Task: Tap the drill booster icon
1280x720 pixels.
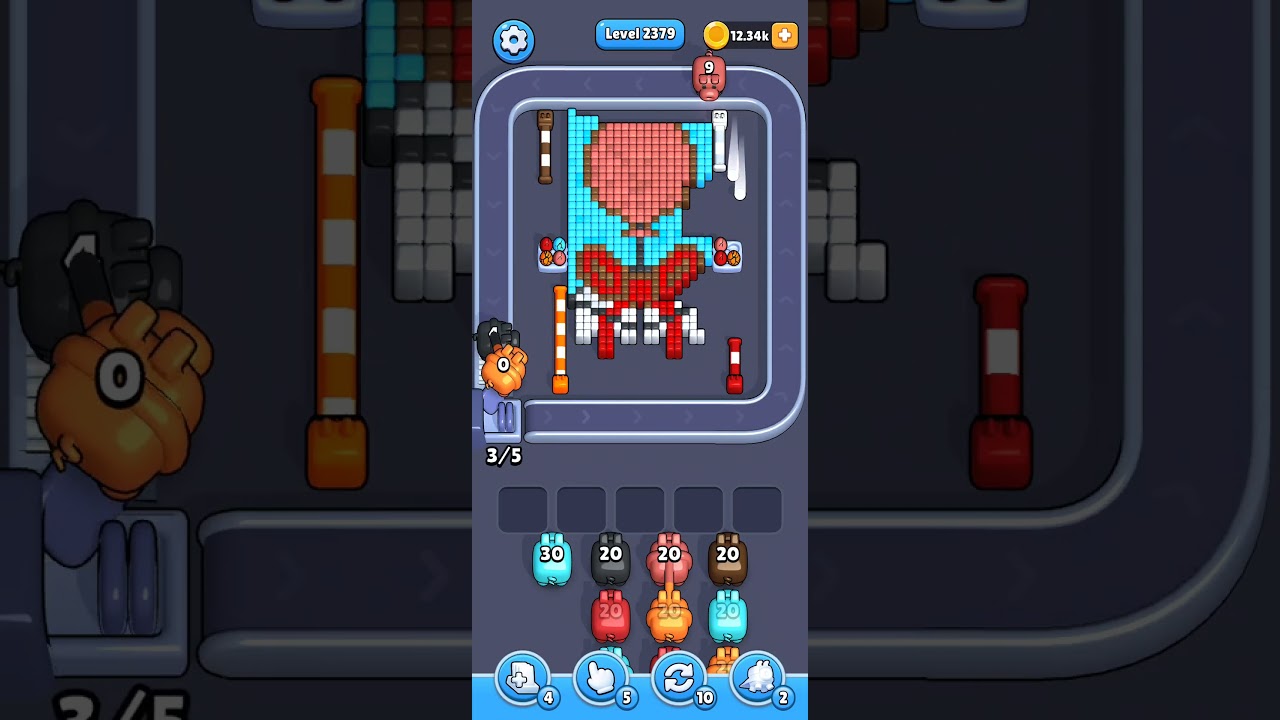Action: tap(757, 678)
